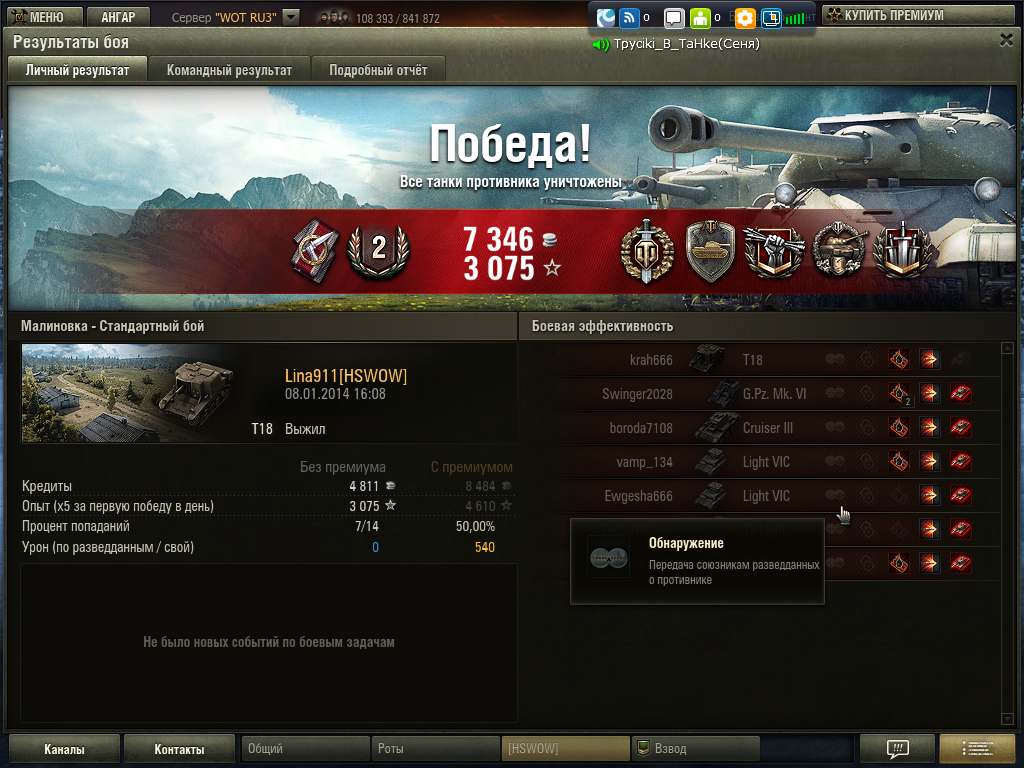The width and height of the screenshot is (1024, 768).
Task: Switch to the Роты chat channel
Action: tap(435, 748)
